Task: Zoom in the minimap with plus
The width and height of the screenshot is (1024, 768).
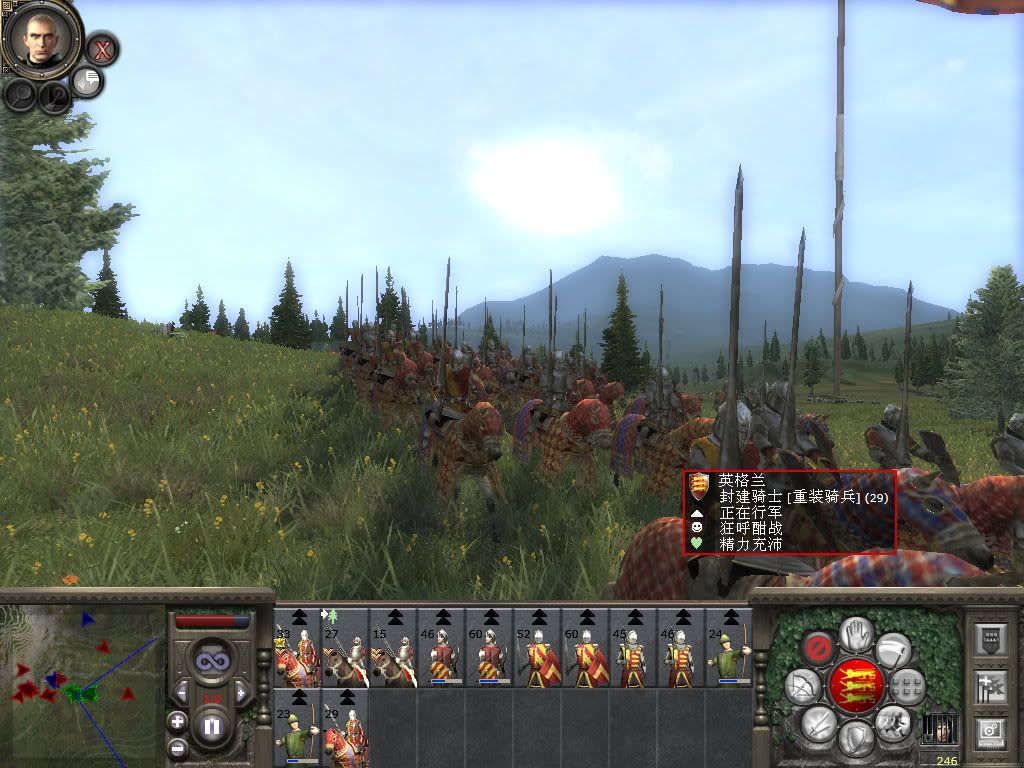Action: point(177,721)
